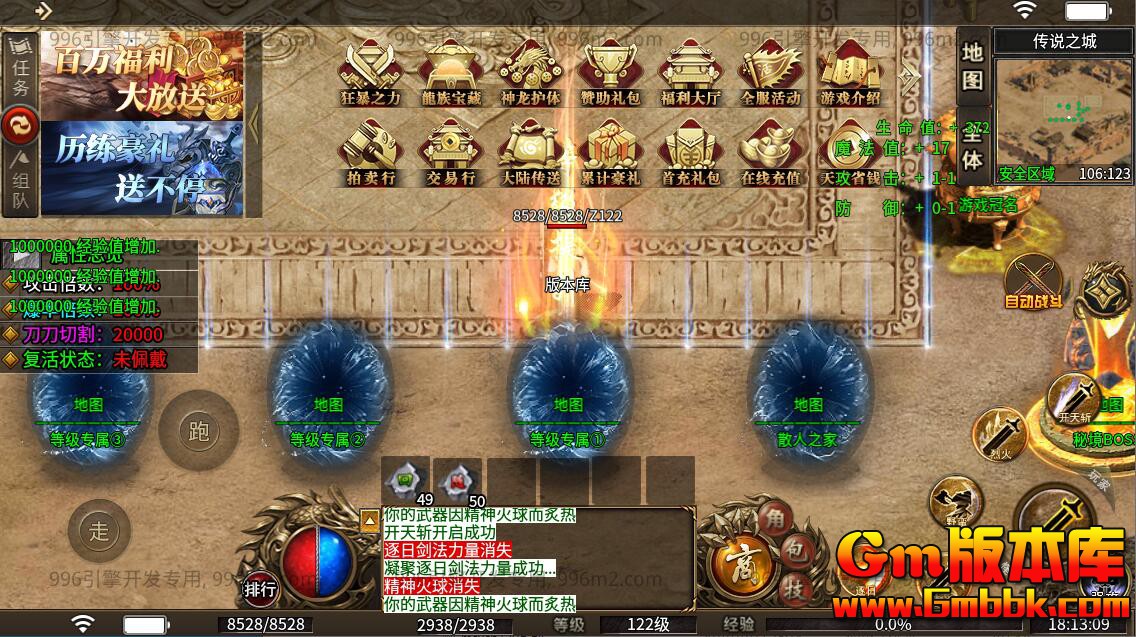1136x637 pixels.
Task: Open the 赞助礼包 trophy gift pack
Action: point(610,70)
